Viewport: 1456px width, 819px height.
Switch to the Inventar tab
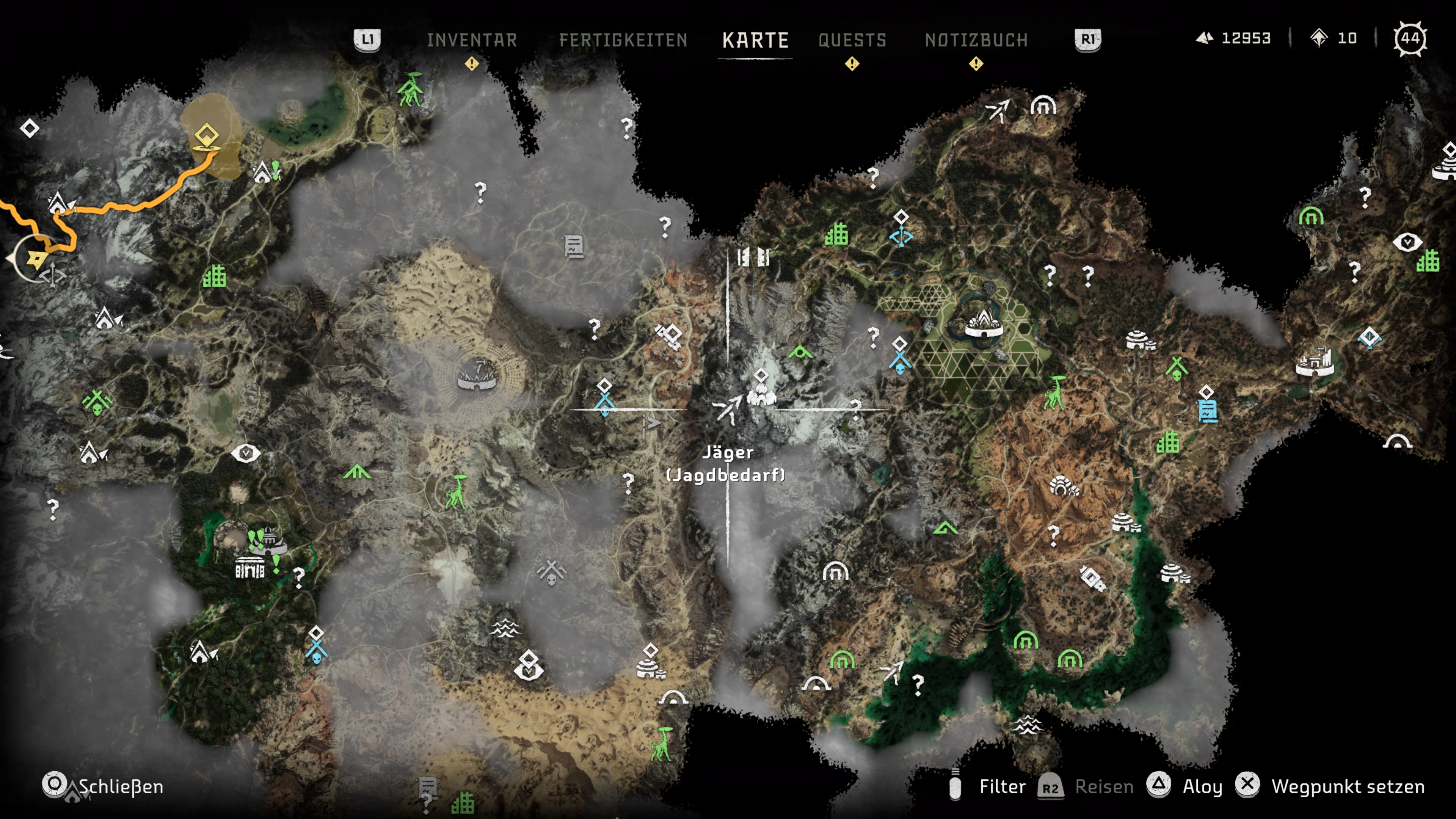(x=471, y=40)
